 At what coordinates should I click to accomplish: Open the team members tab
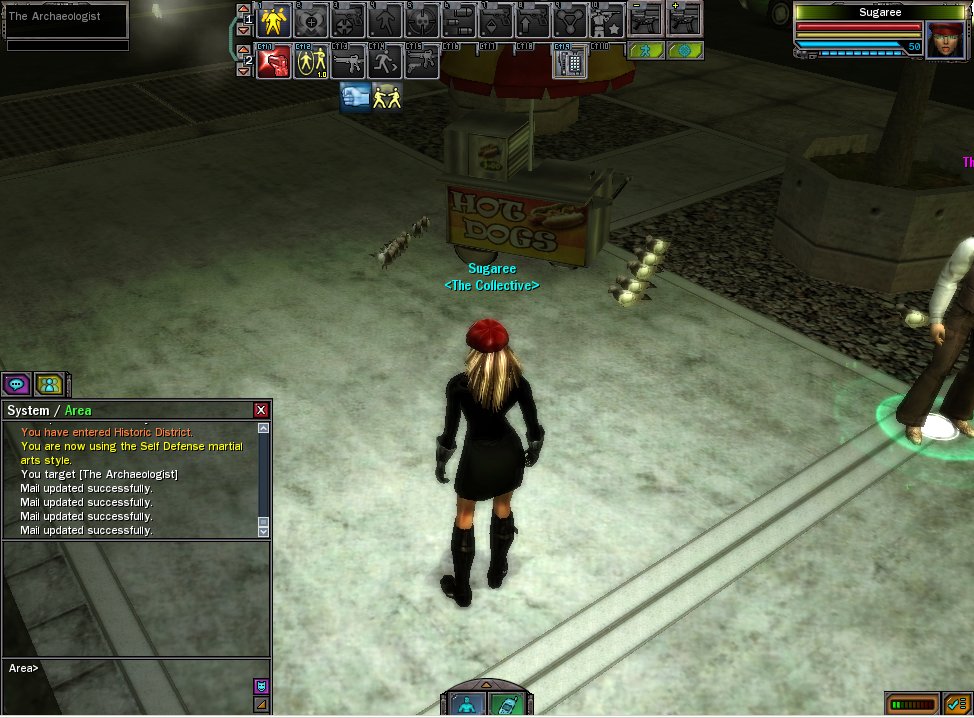[48, 384]
